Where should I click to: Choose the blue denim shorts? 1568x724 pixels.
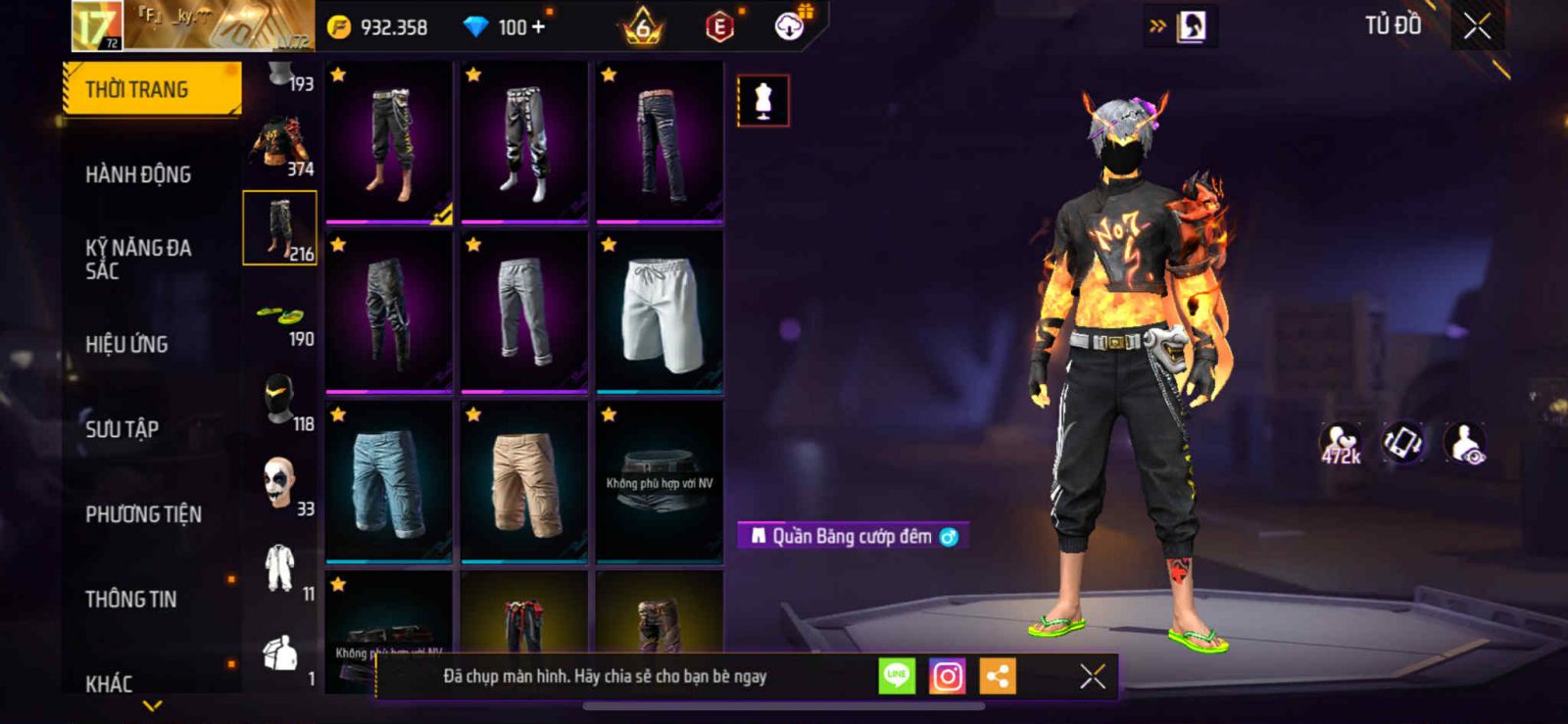[389, 482]
